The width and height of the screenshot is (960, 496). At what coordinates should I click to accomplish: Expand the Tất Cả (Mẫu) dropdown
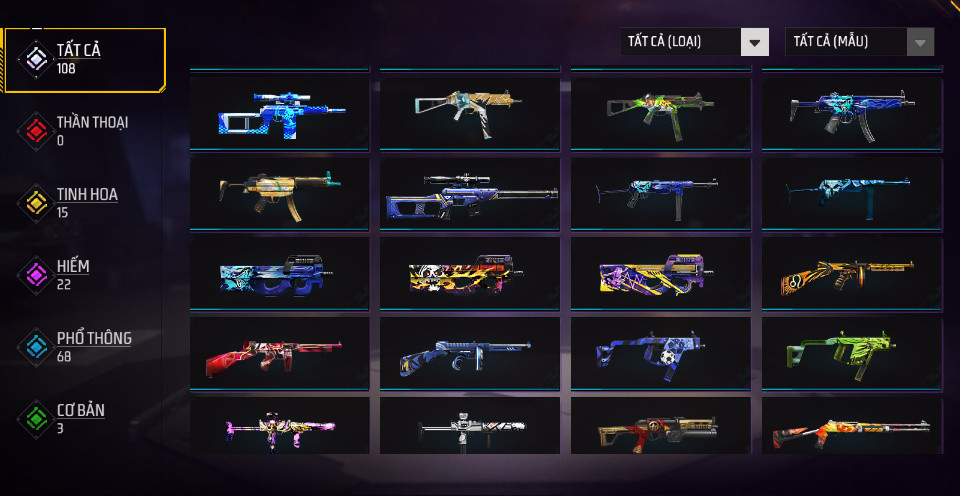click(x=859, y=42)
